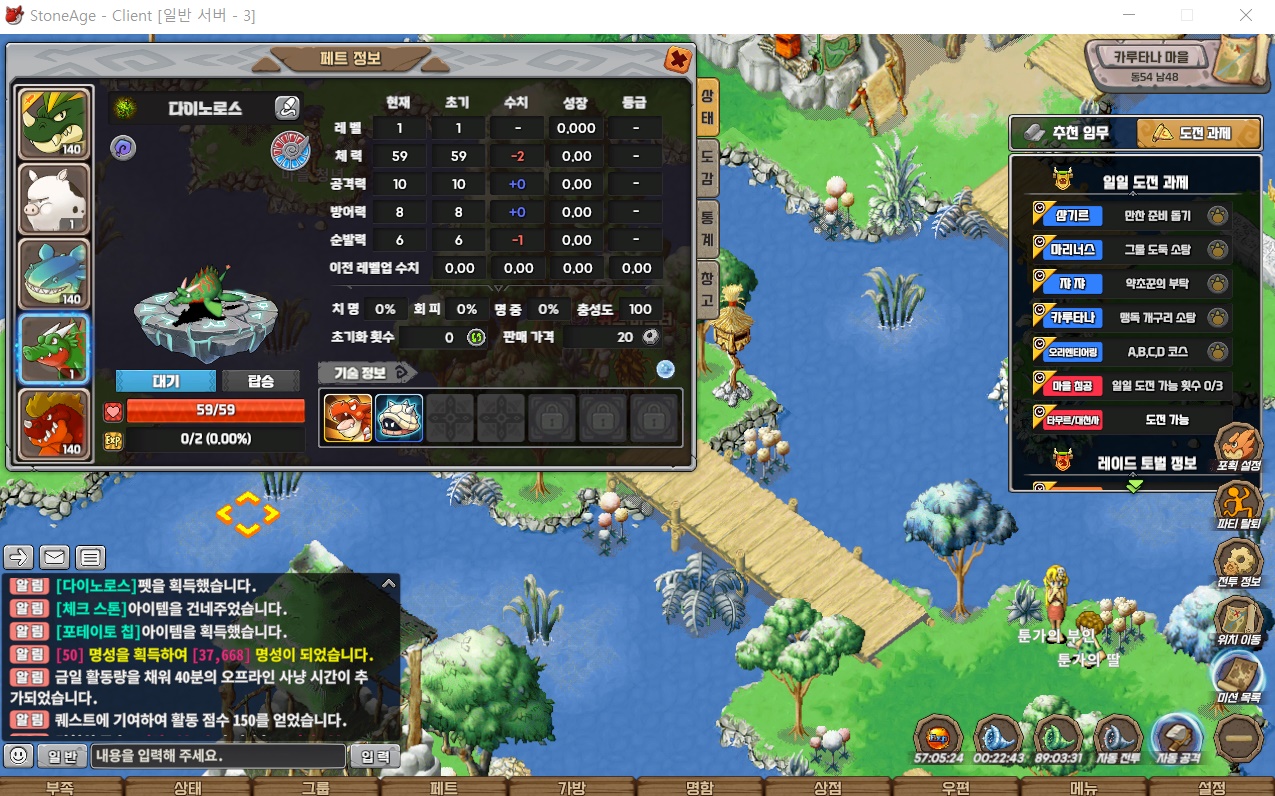The width and height of the screenshot is (1275, 796).
Task: Close the StoneAge client window
Action: tap(1246, 16)
